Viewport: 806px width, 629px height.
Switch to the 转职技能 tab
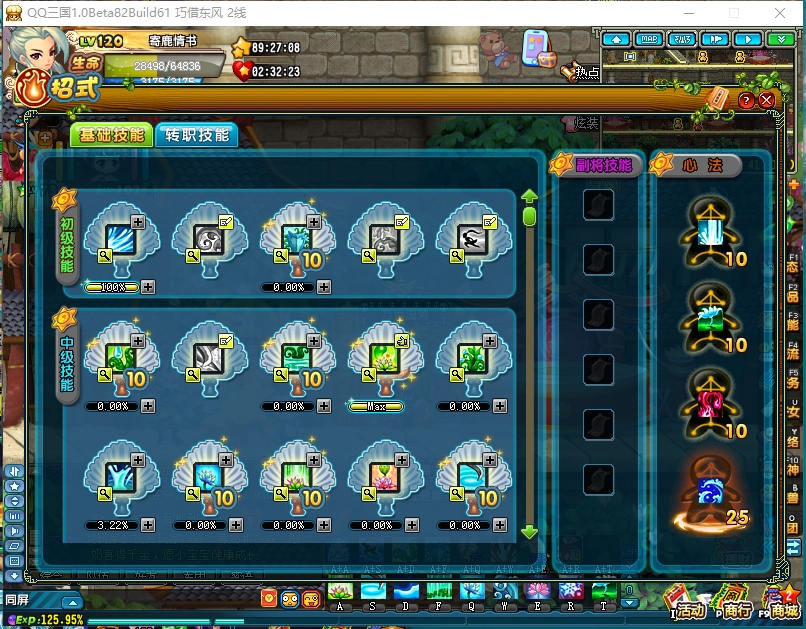click(x=197, y=135)
